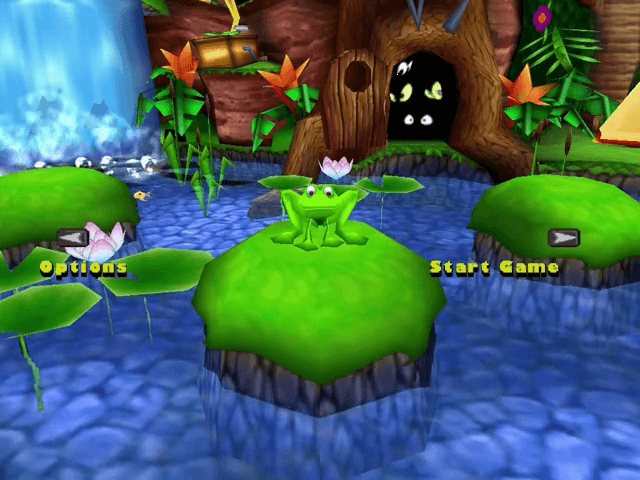Image resolution: width=640 pixels, height=480 pixels.
Task: Click the left arrow button above Options
Action: coord(73,238)
